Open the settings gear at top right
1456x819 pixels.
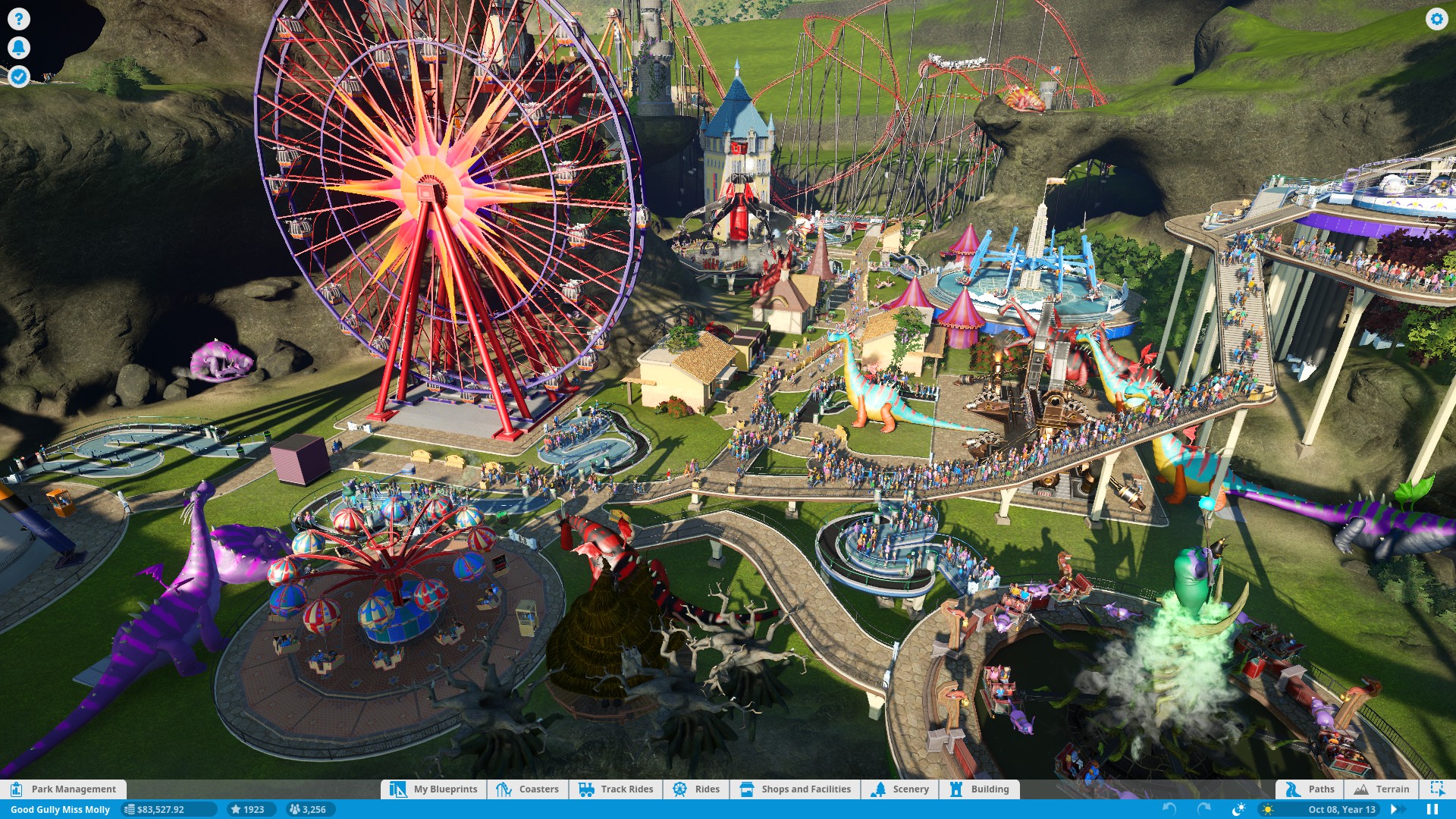click(1438, 20)
